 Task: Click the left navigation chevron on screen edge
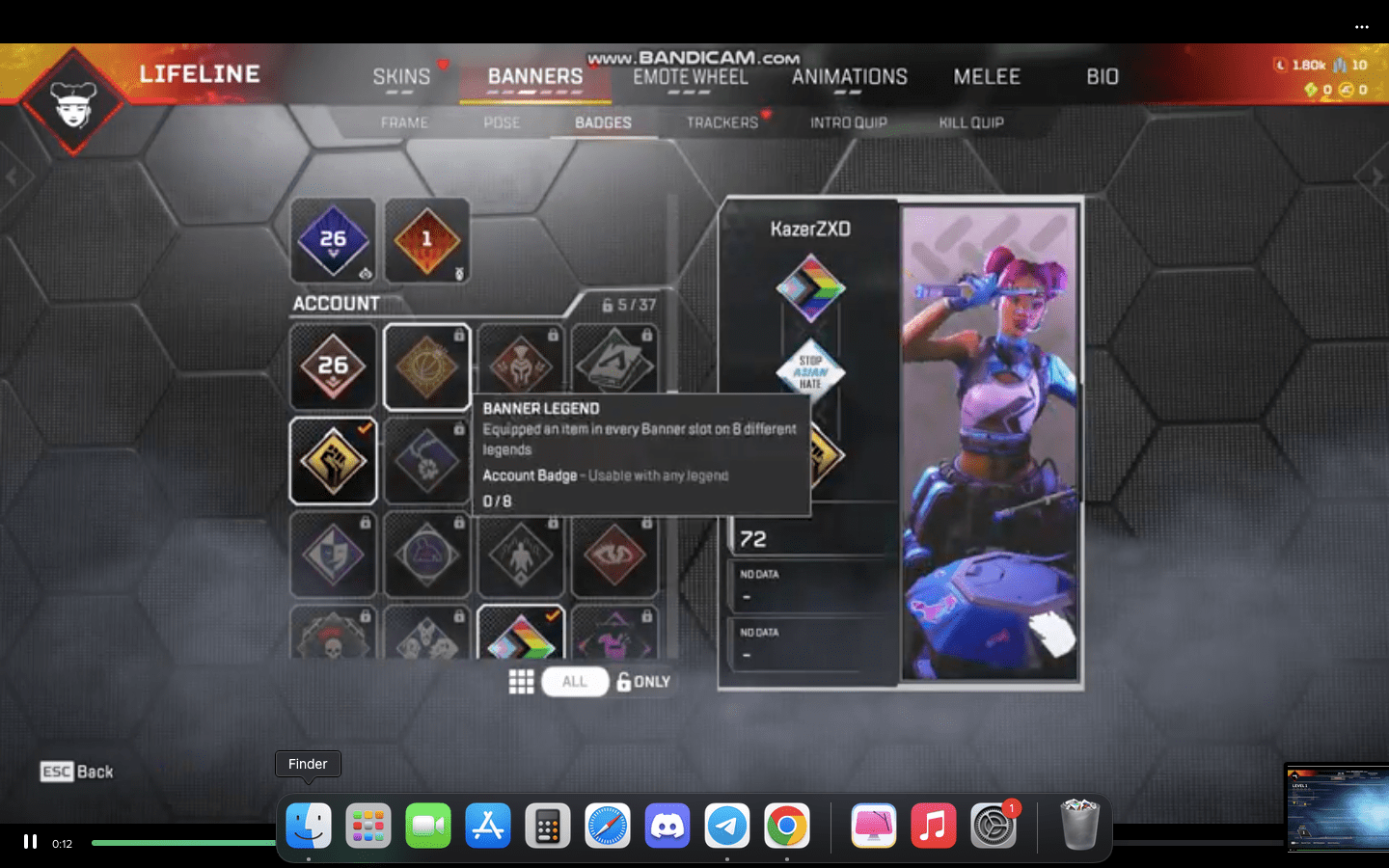(x=12, y=176)
